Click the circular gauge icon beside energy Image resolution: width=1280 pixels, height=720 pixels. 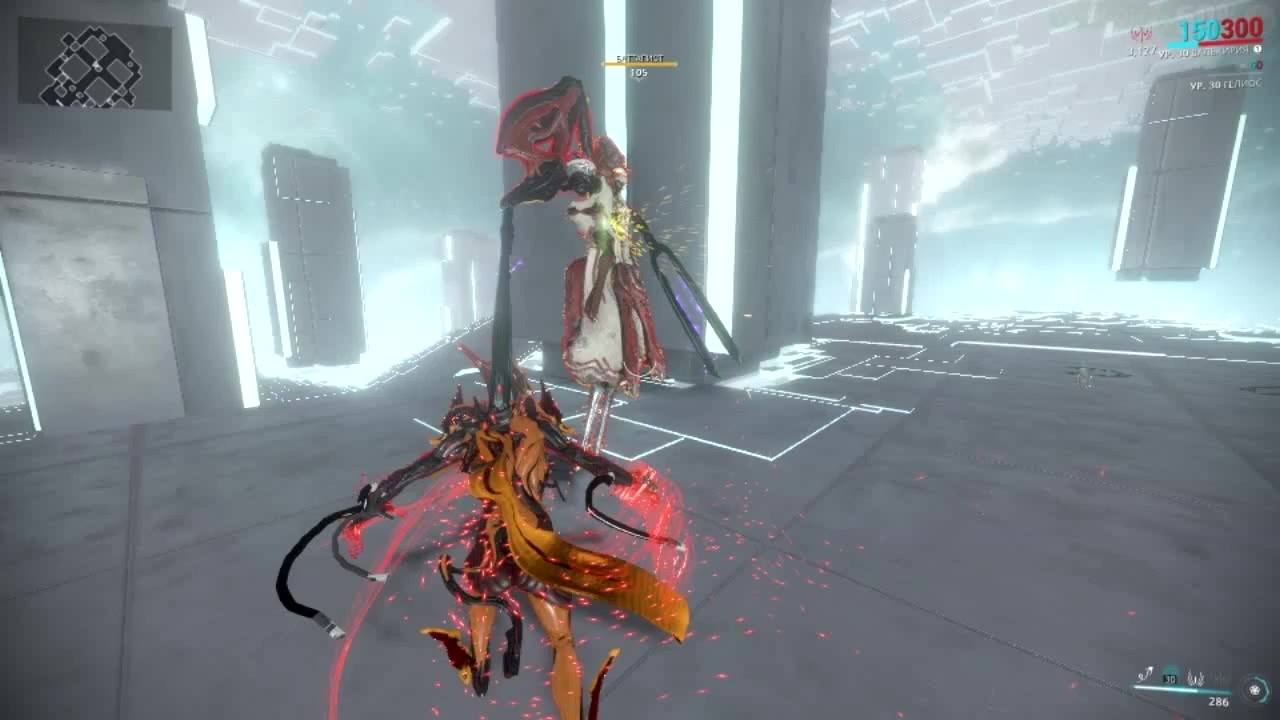(x=1253, y=689)
